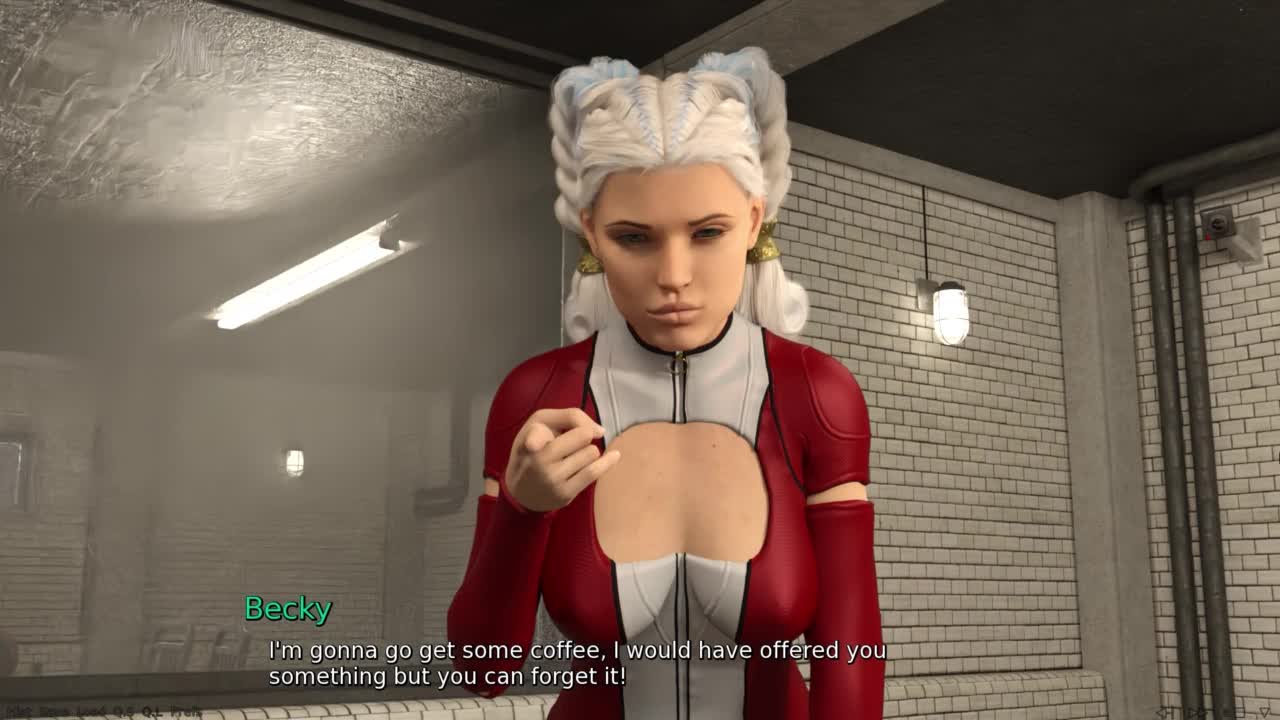This screenshot has height=720, width=1280.
Task: Open the Prefs preferences screen
Action: point(186,713)
